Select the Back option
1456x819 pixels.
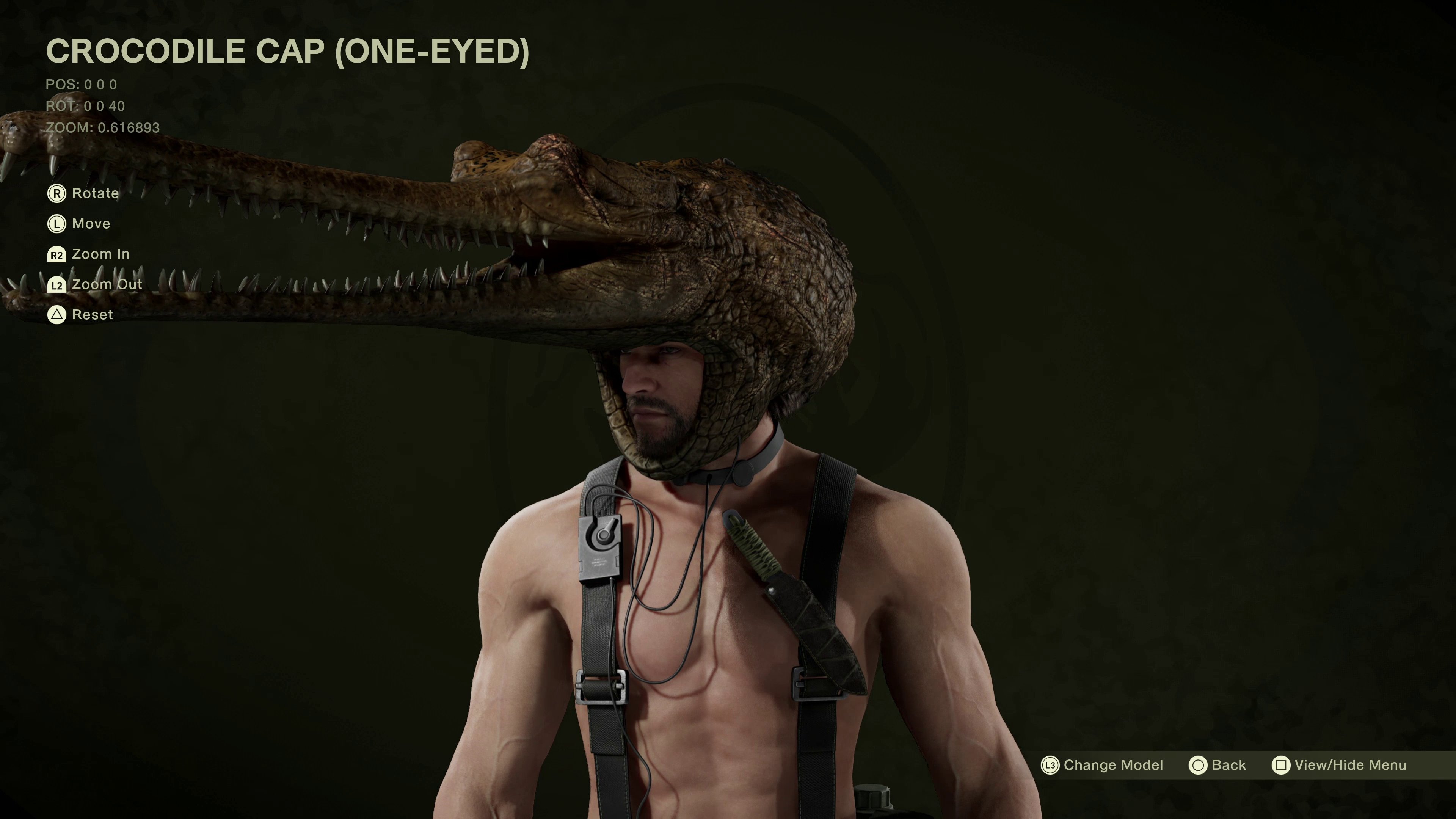(1218, 765)
